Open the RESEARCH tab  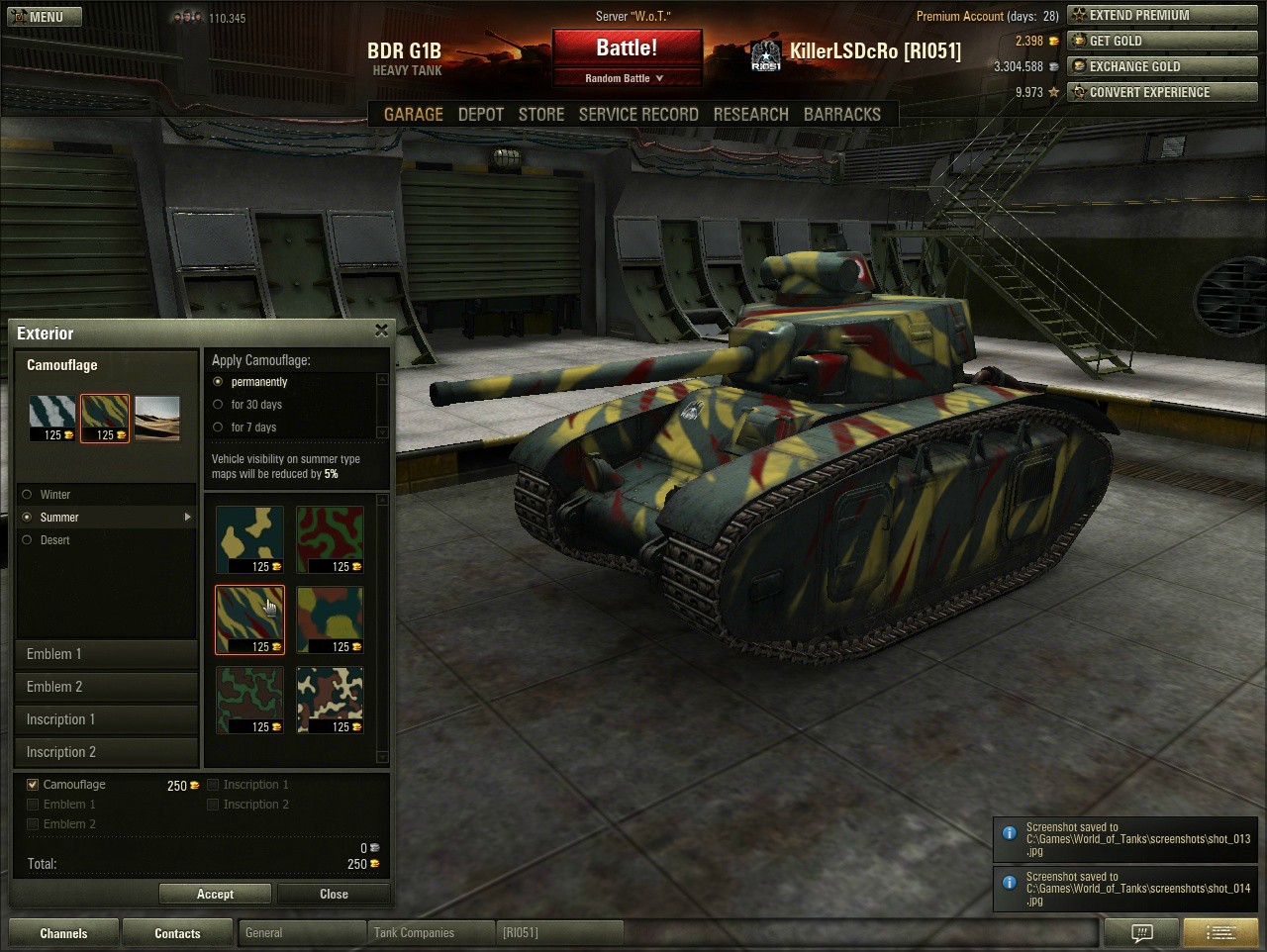pyautogui.click(x=750, y=114)
